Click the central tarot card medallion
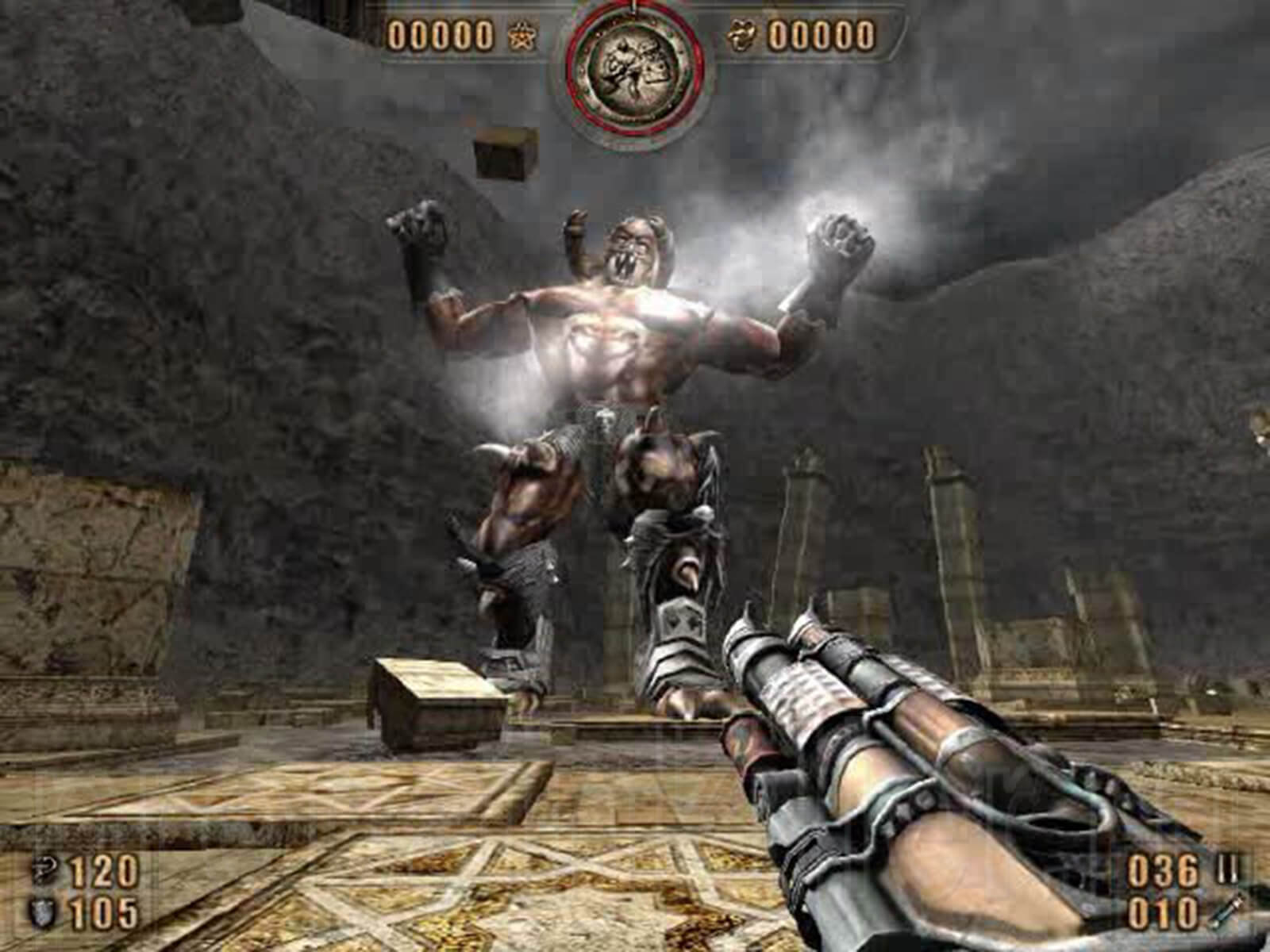This screenshot has width=1270, height=952. click(635, 67)
